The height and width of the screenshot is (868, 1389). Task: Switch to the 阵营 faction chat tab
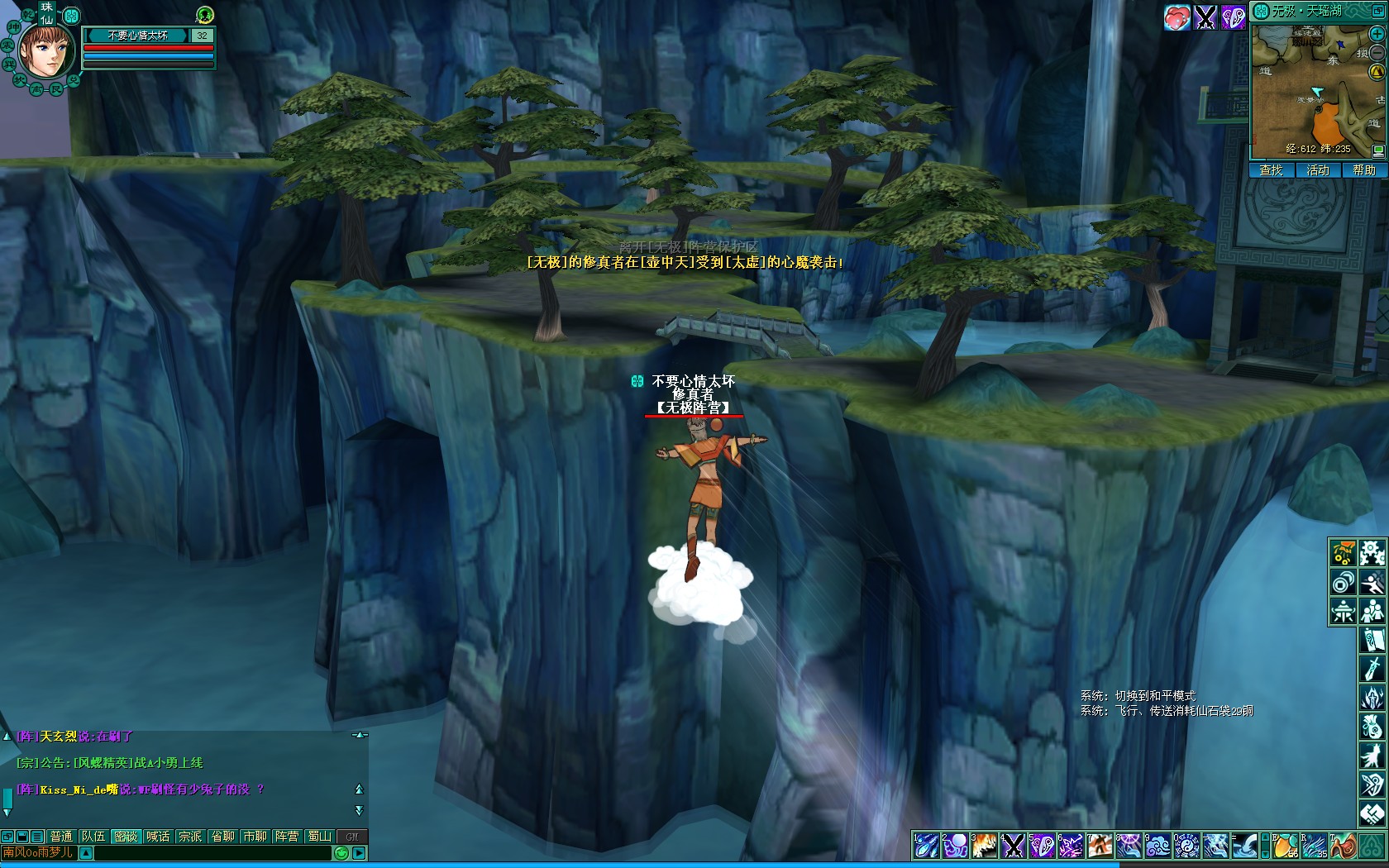coord(287,837)
